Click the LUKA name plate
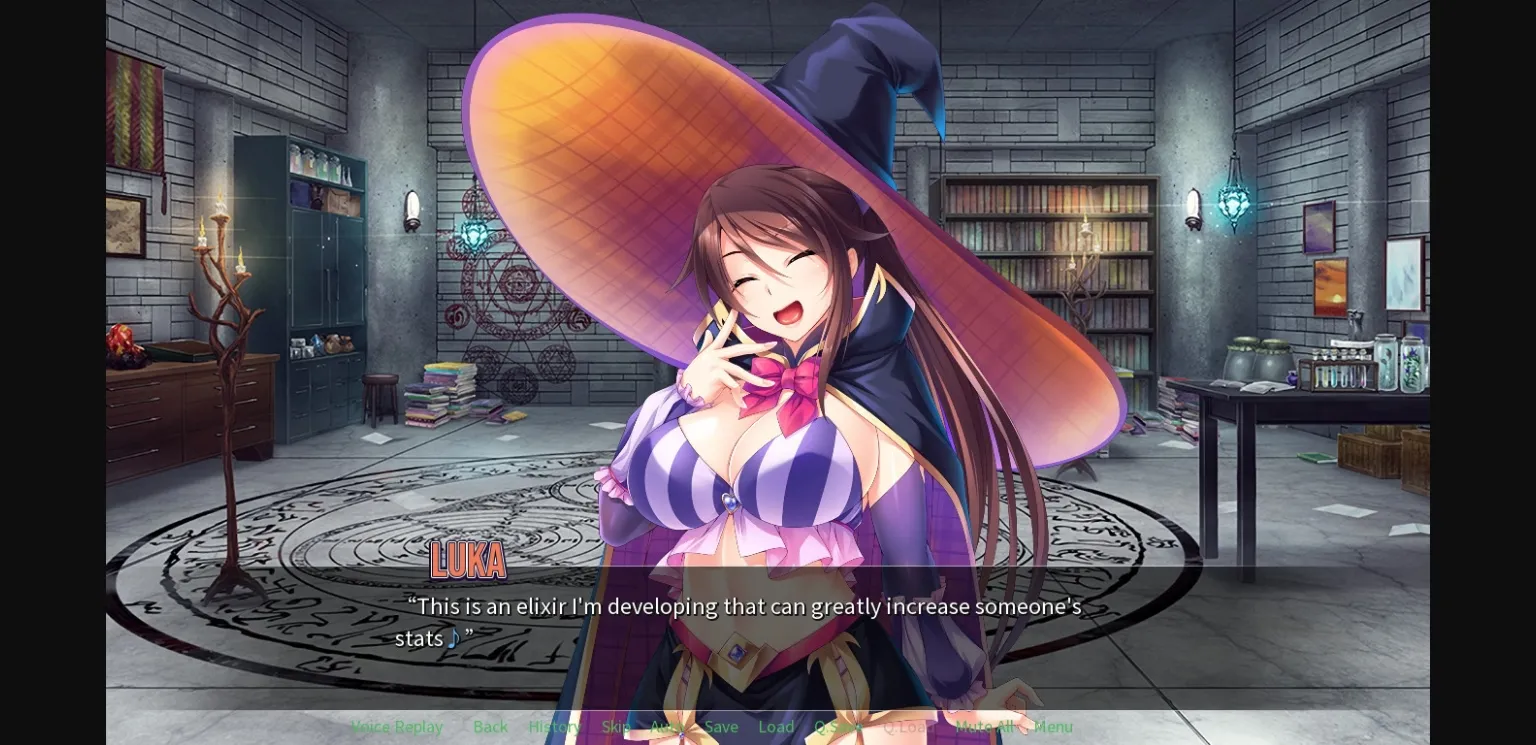This screenshot has width=1536, height=745. [x=468, y=561]
